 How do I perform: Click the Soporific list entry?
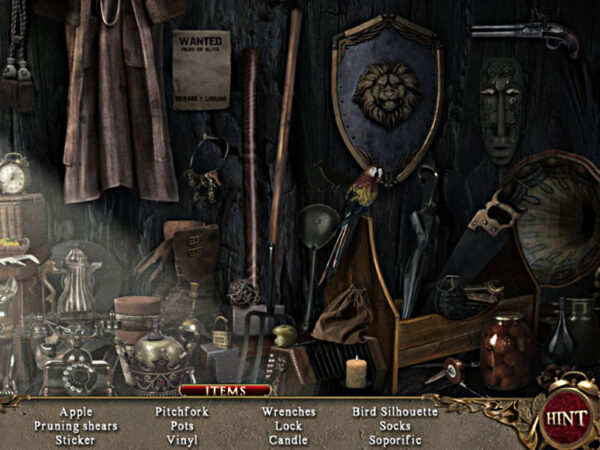click(x=395, y=439)
